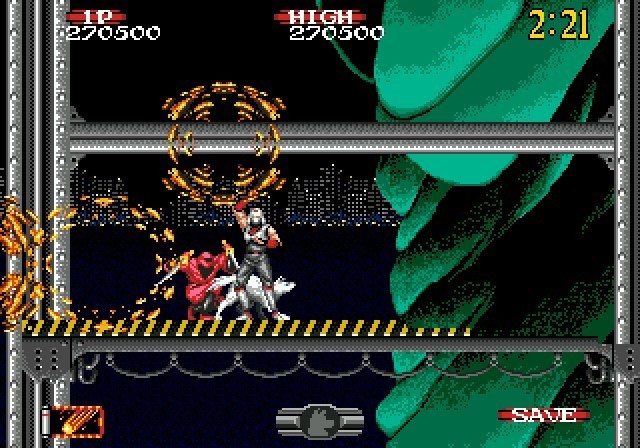640x448 pixels.
Task: Click the dog emblem badge
Action: coord(321,418)
